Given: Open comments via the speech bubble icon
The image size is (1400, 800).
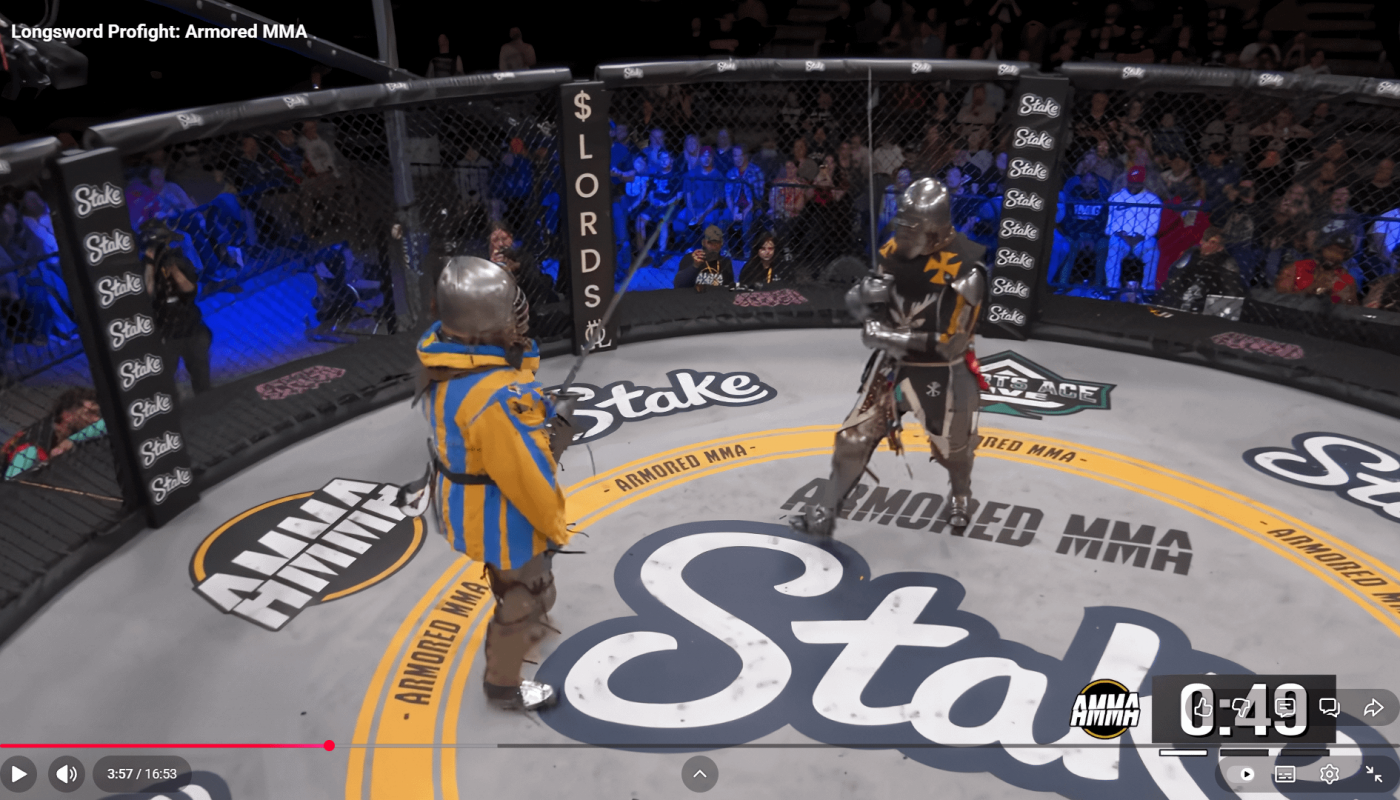Looking at the screenshot, I should (1283, 707).
